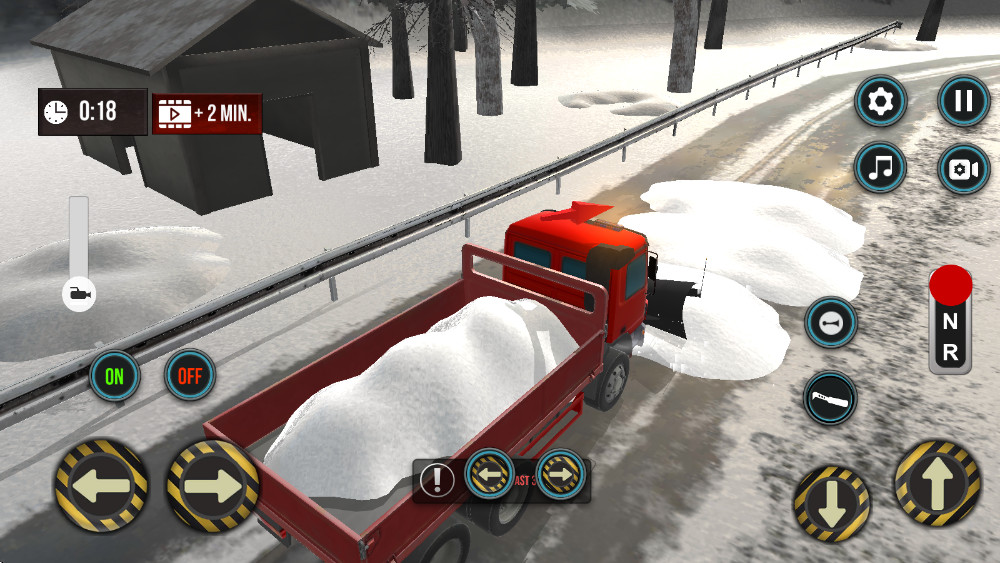The width and height of the screenshot is (1000, 563).
Task: Pause the game
Action: (963, 101)
